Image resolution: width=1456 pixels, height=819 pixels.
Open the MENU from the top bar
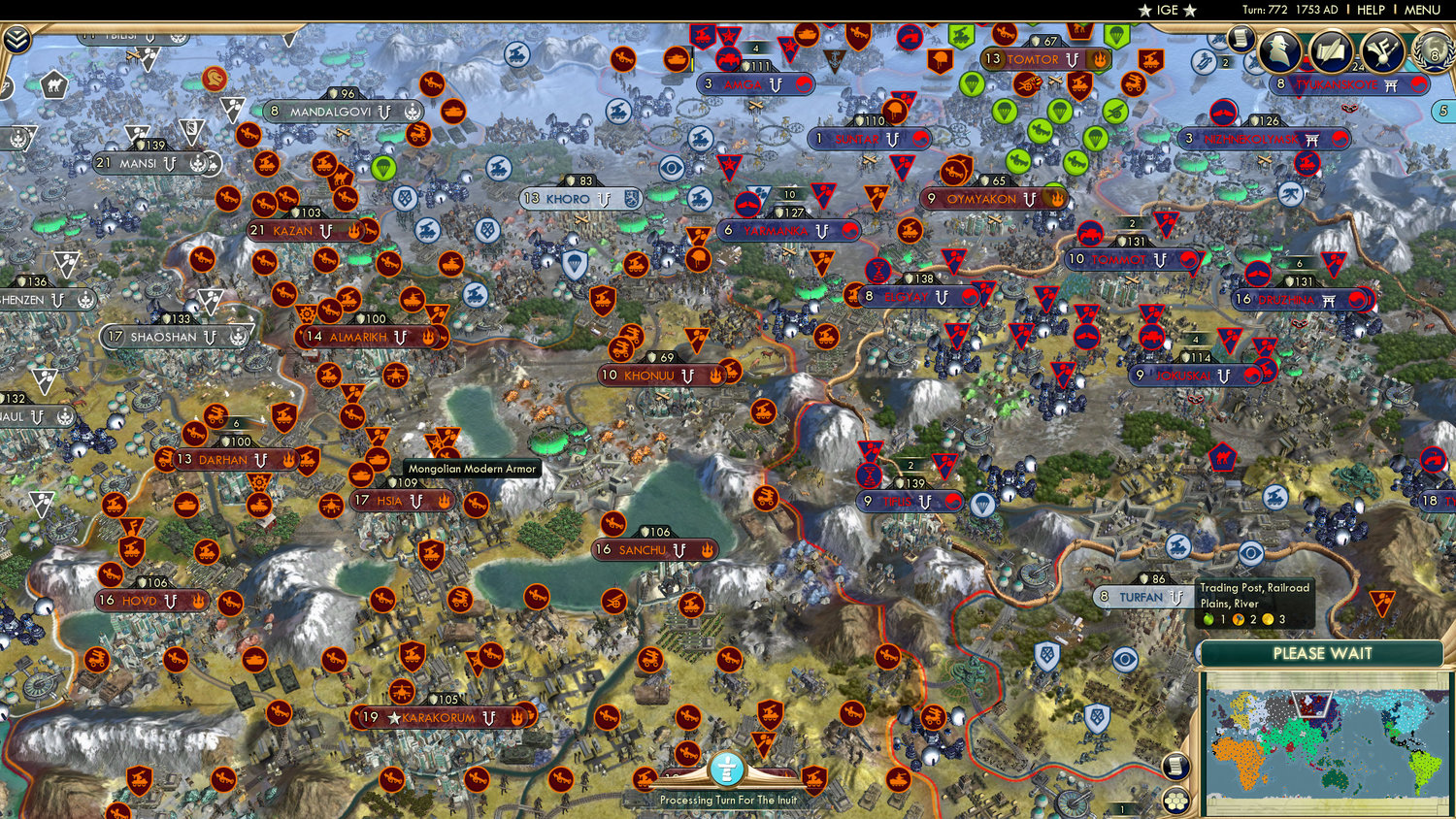click(1422, 10)
